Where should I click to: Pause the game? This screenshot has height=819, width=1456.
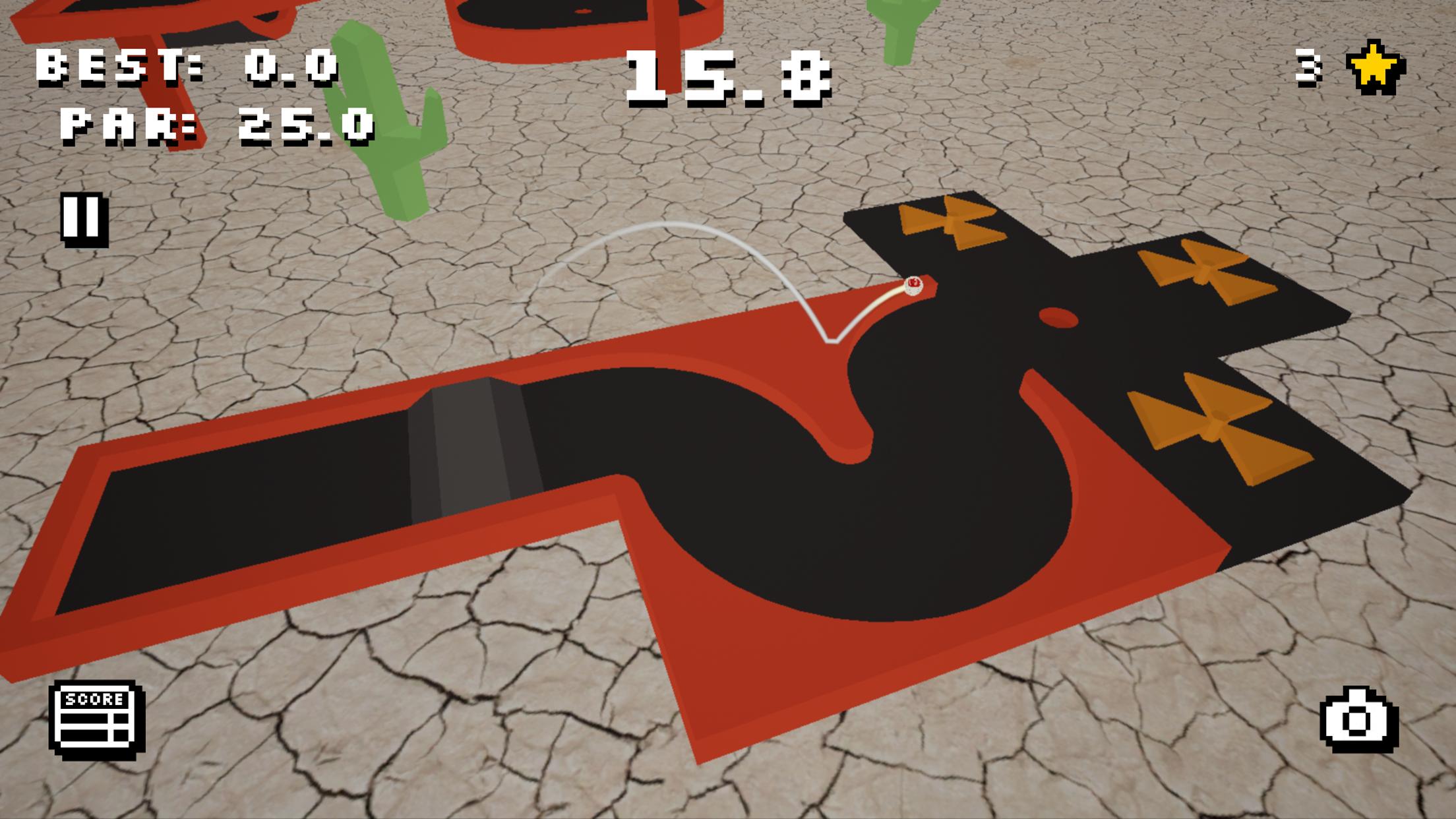point(83,218)
